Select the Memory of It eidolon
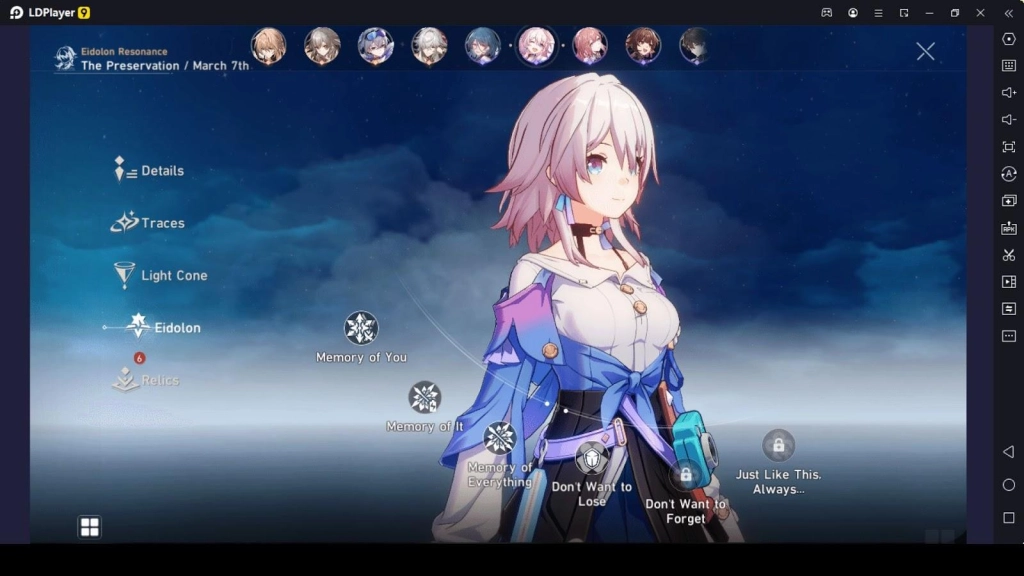 tap(425, 397)
